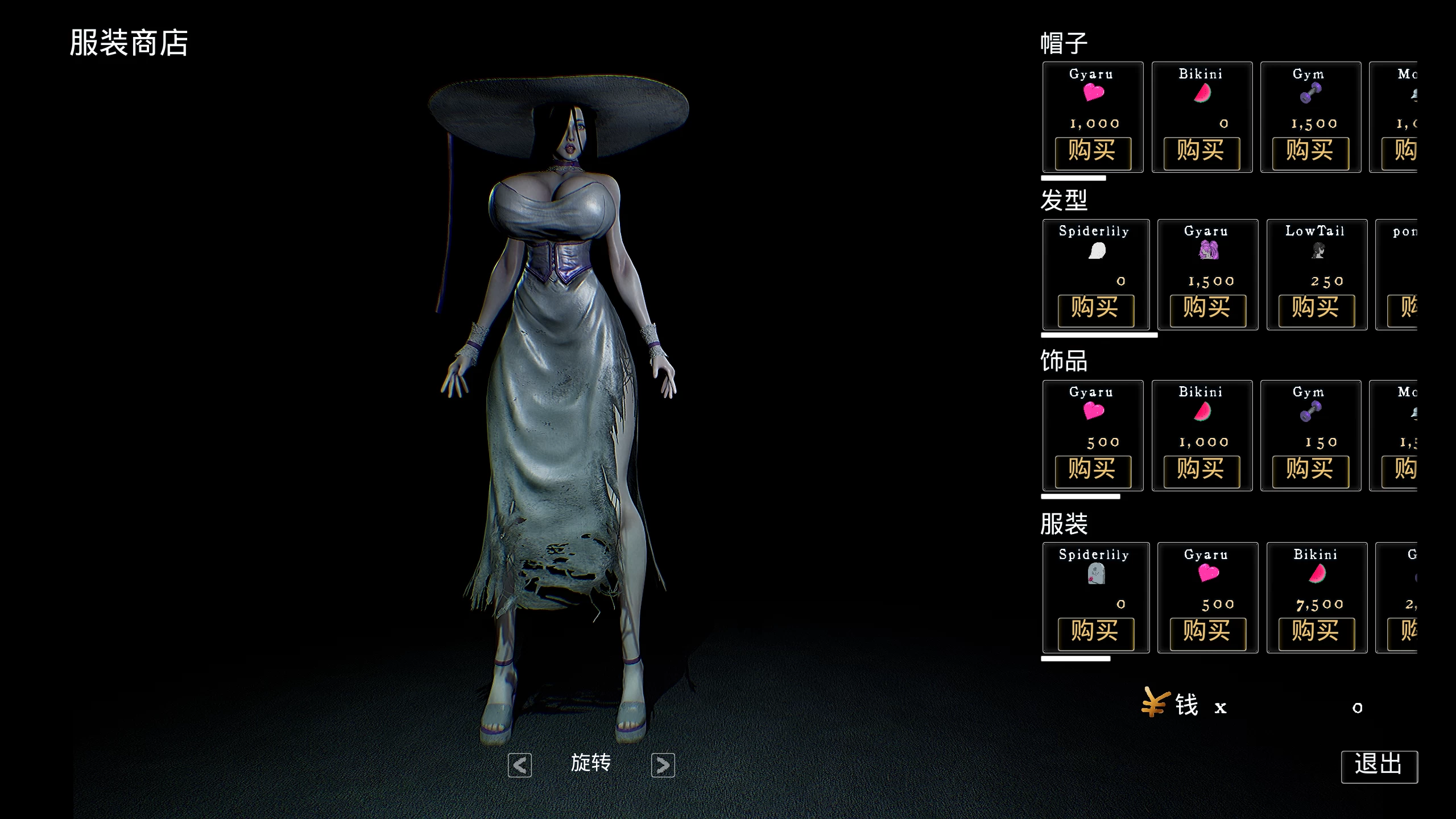Buy the Gyaru hat for 1,000

pos(1093,152)
